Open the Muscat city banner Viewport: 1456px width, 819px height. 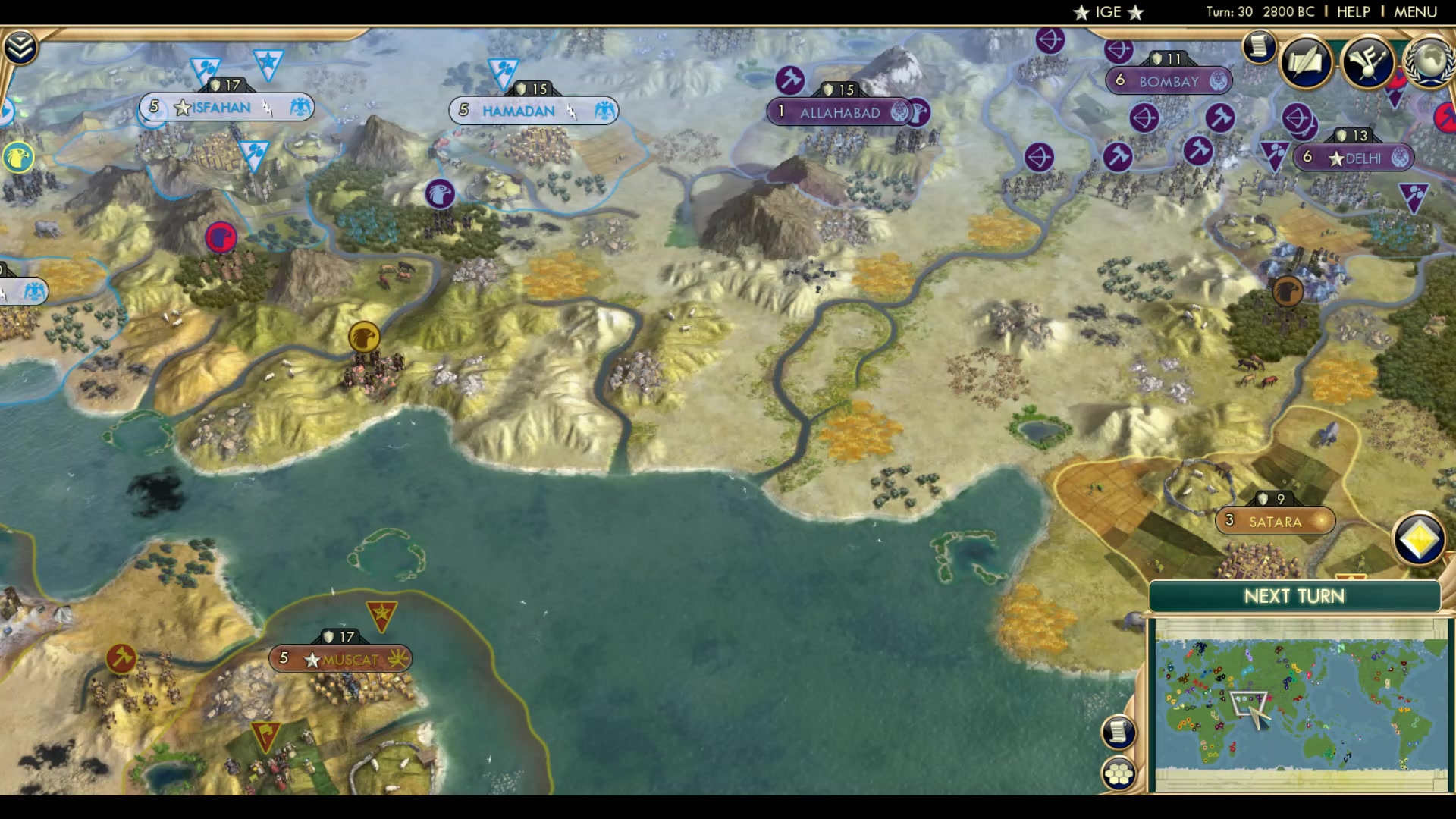coord(340,660)
